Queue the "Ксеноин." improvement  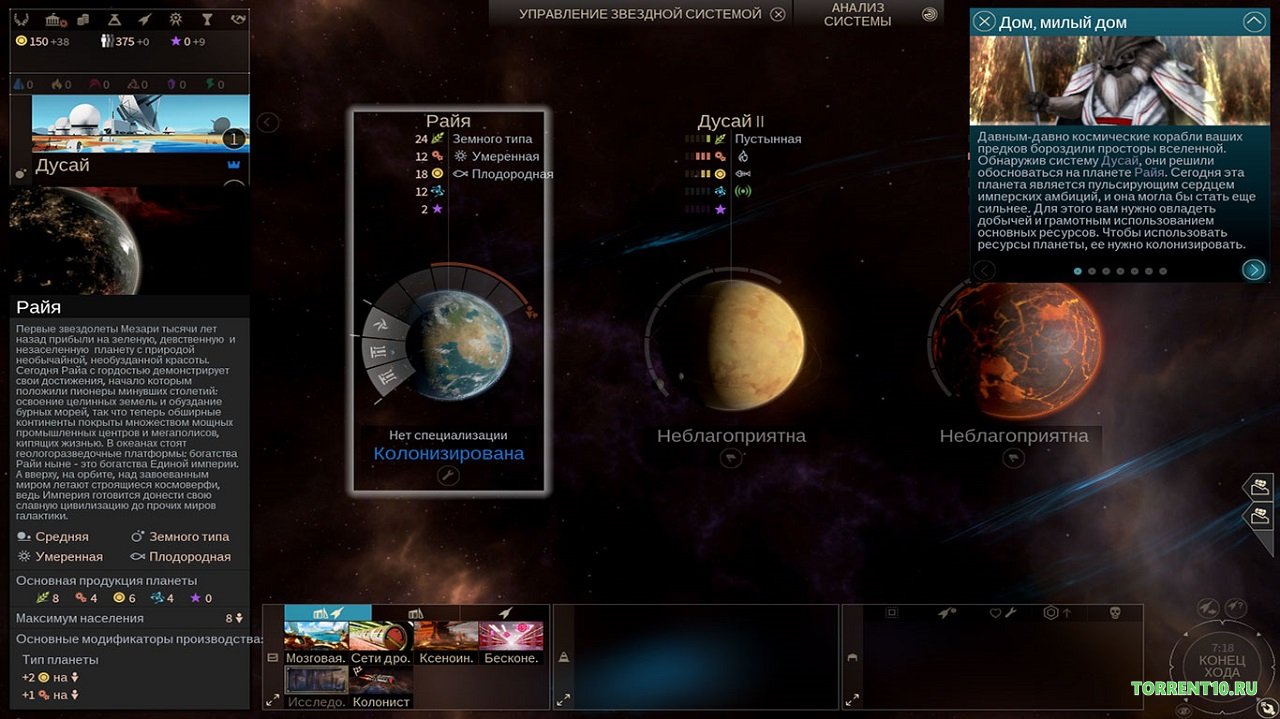click(445, 640)
